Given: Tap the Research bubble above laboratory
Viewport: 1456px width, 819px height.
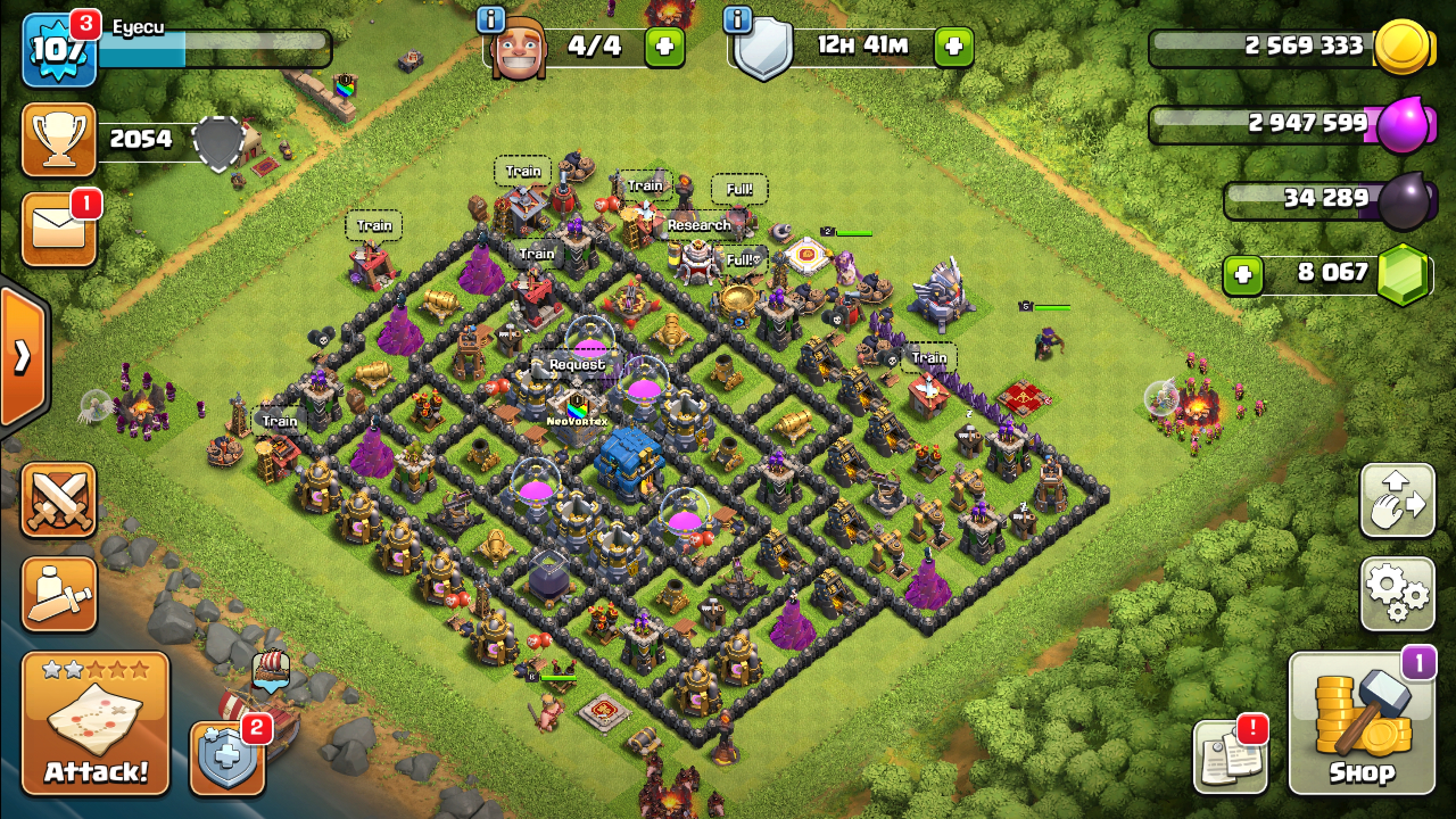Looking at the screenshot, I should (698, 225).
